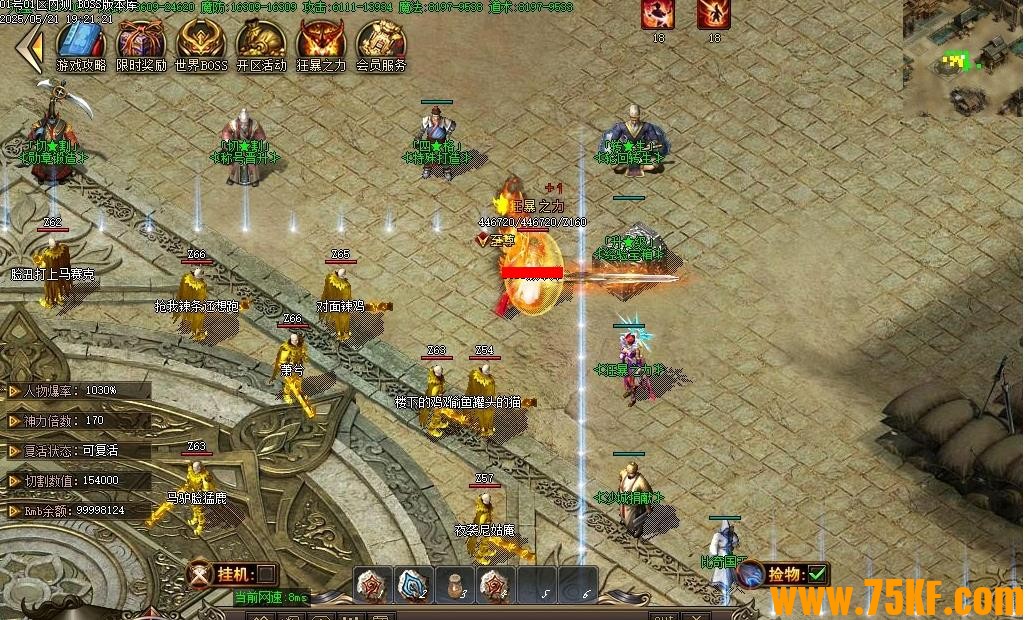Image resolution: width=1028 pixels, height=620 pixels.
Task: Open the 开区活动 server events
Action: tap(261, 45)
